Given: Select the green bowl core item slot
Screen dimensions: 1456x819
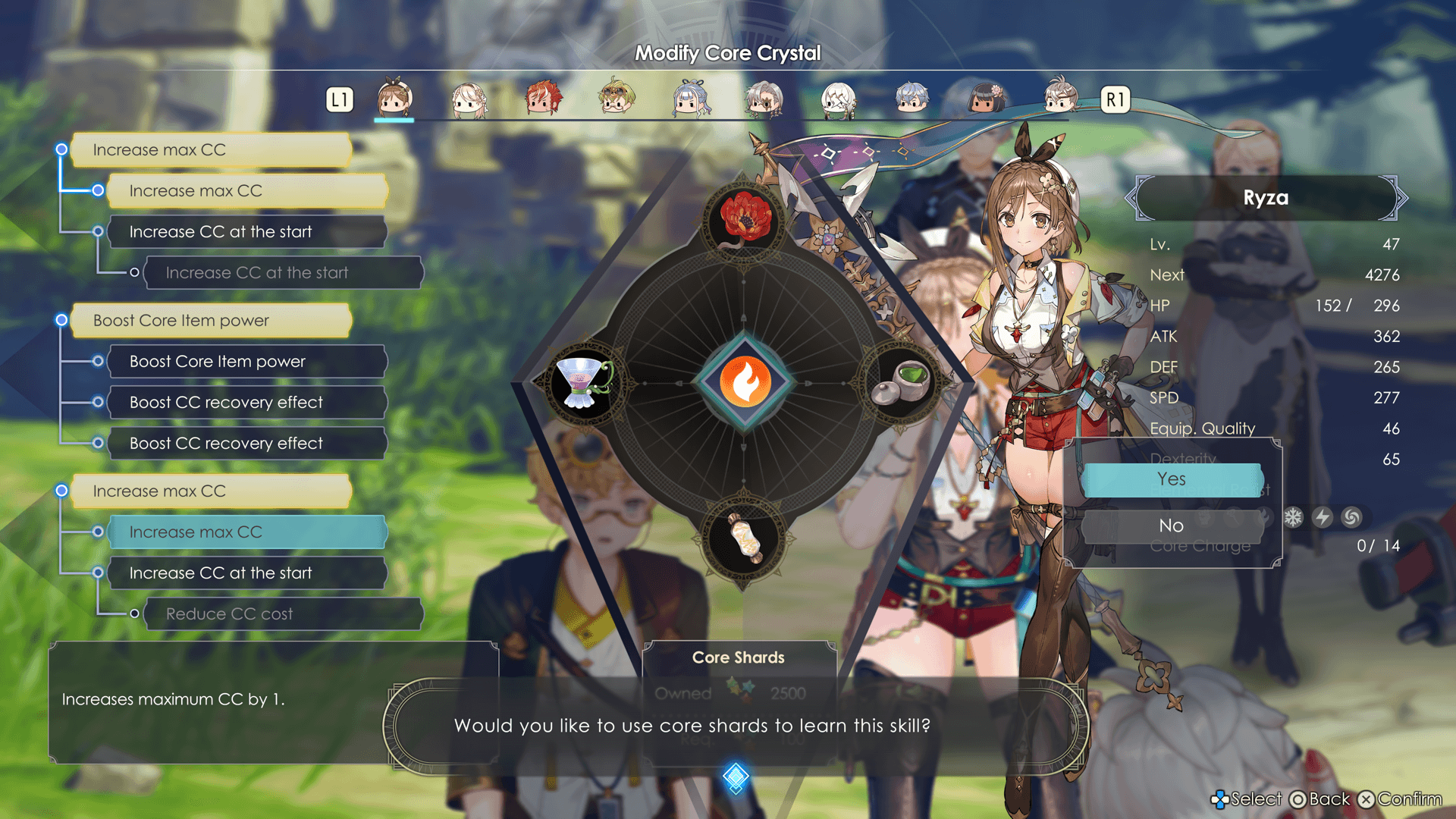Looking at the screenshot, I should coord(902,381).
